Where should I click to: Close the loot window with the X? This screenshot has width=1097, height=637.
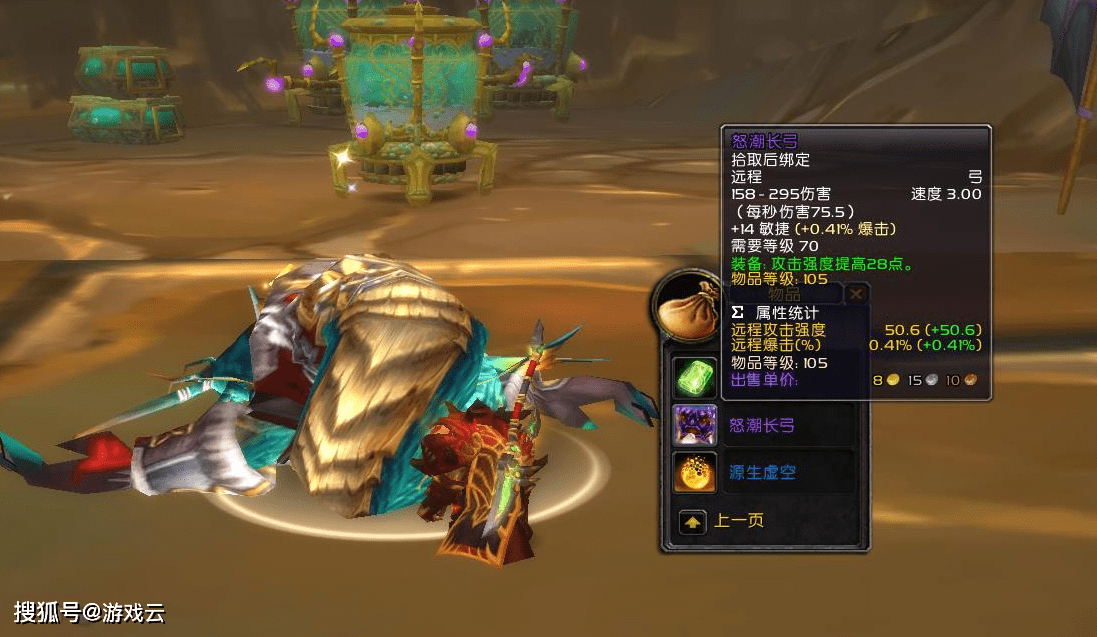(x=856, y=294)
